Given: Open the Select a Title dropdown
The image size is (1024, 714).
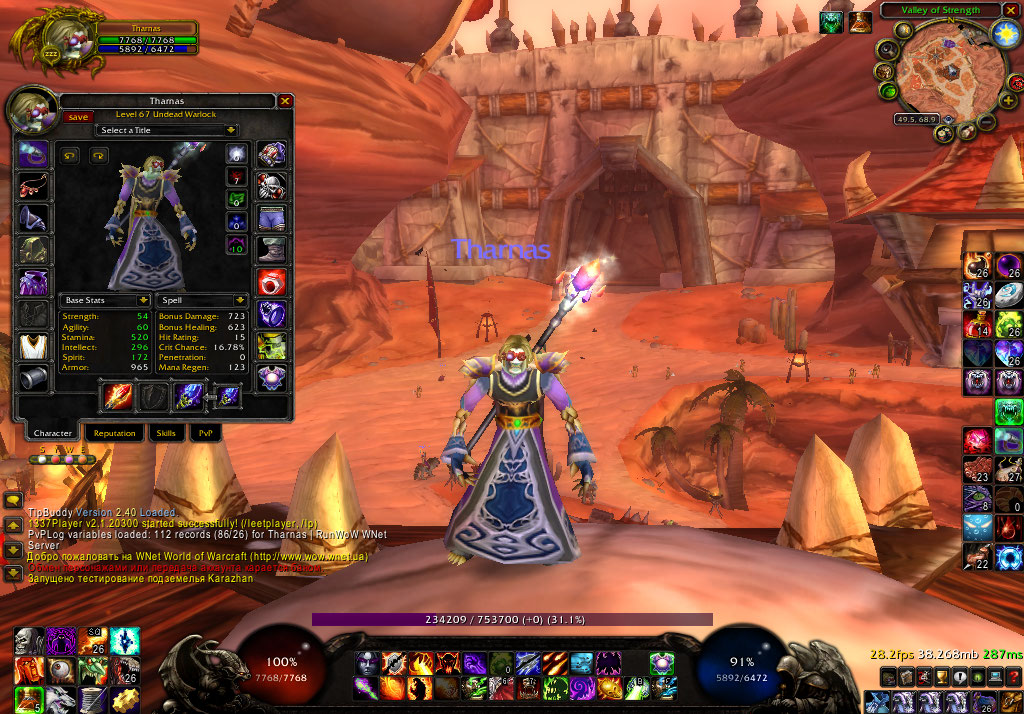Looking at the screenshot, I should pos(167,130).
